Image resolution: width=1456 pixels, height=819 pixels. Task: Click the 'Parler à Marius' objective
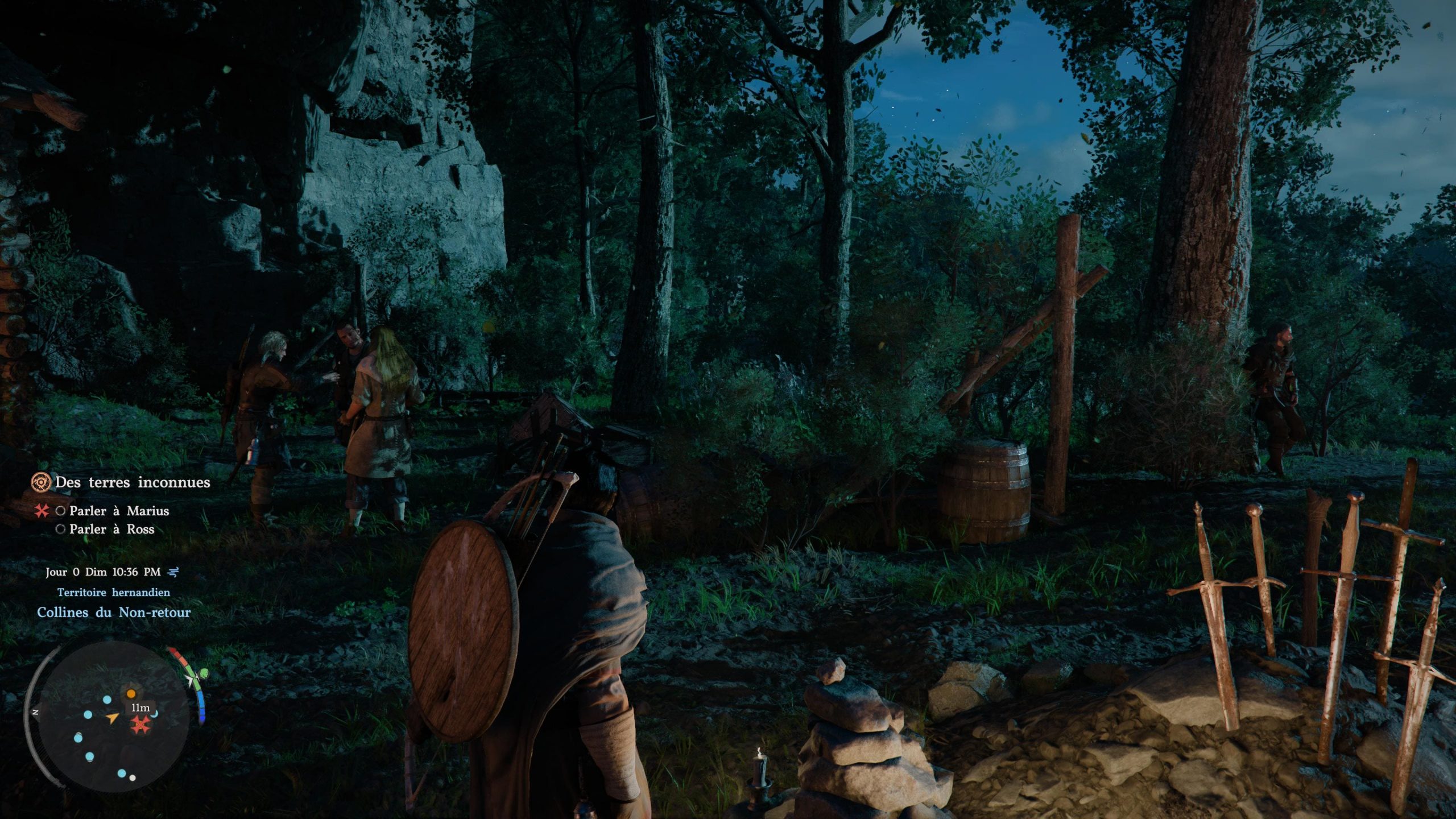119,511
